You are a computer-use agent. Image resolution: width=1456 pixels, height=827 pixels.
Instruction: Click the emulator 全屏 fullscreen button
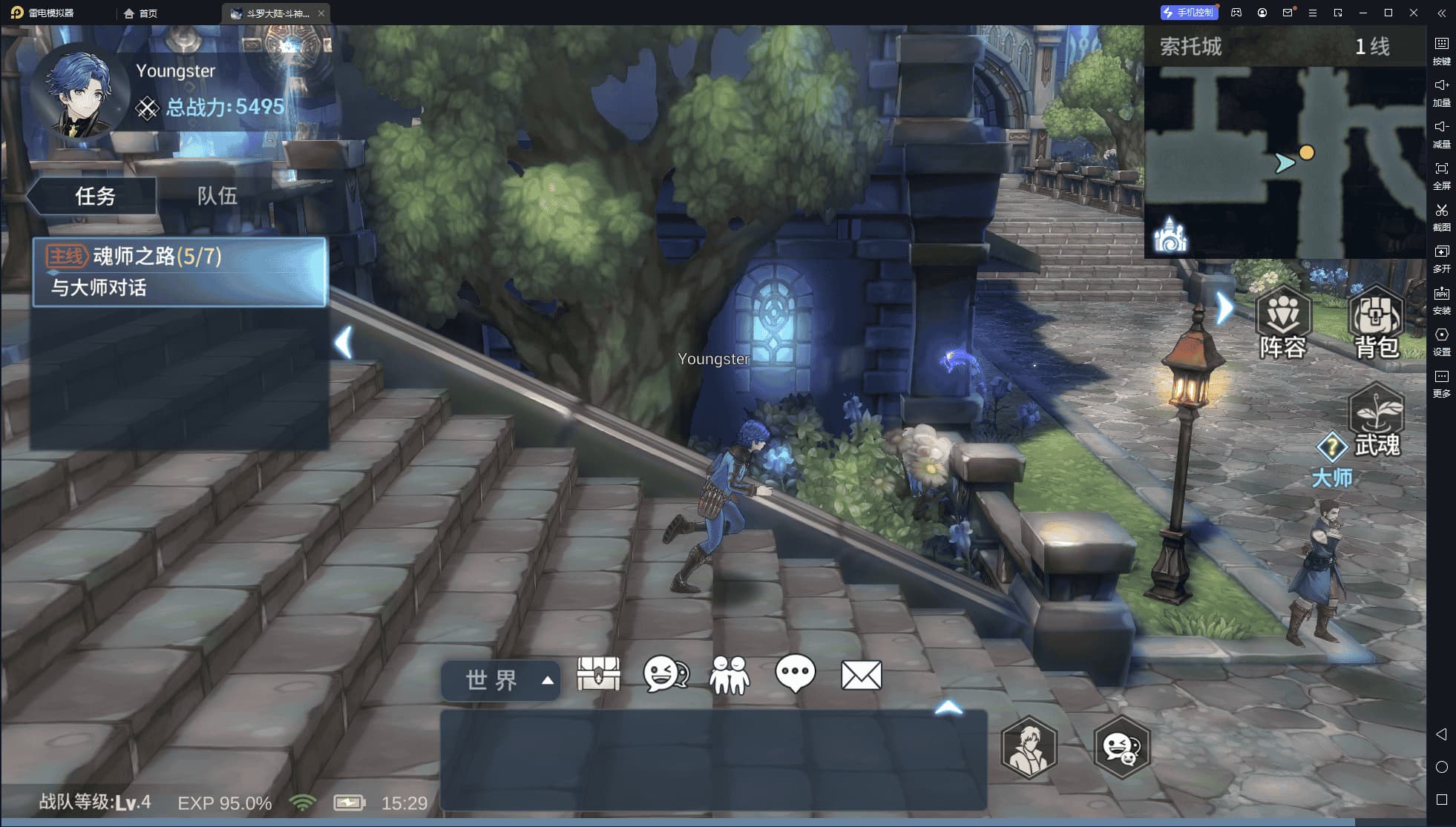coord(1441,175)
